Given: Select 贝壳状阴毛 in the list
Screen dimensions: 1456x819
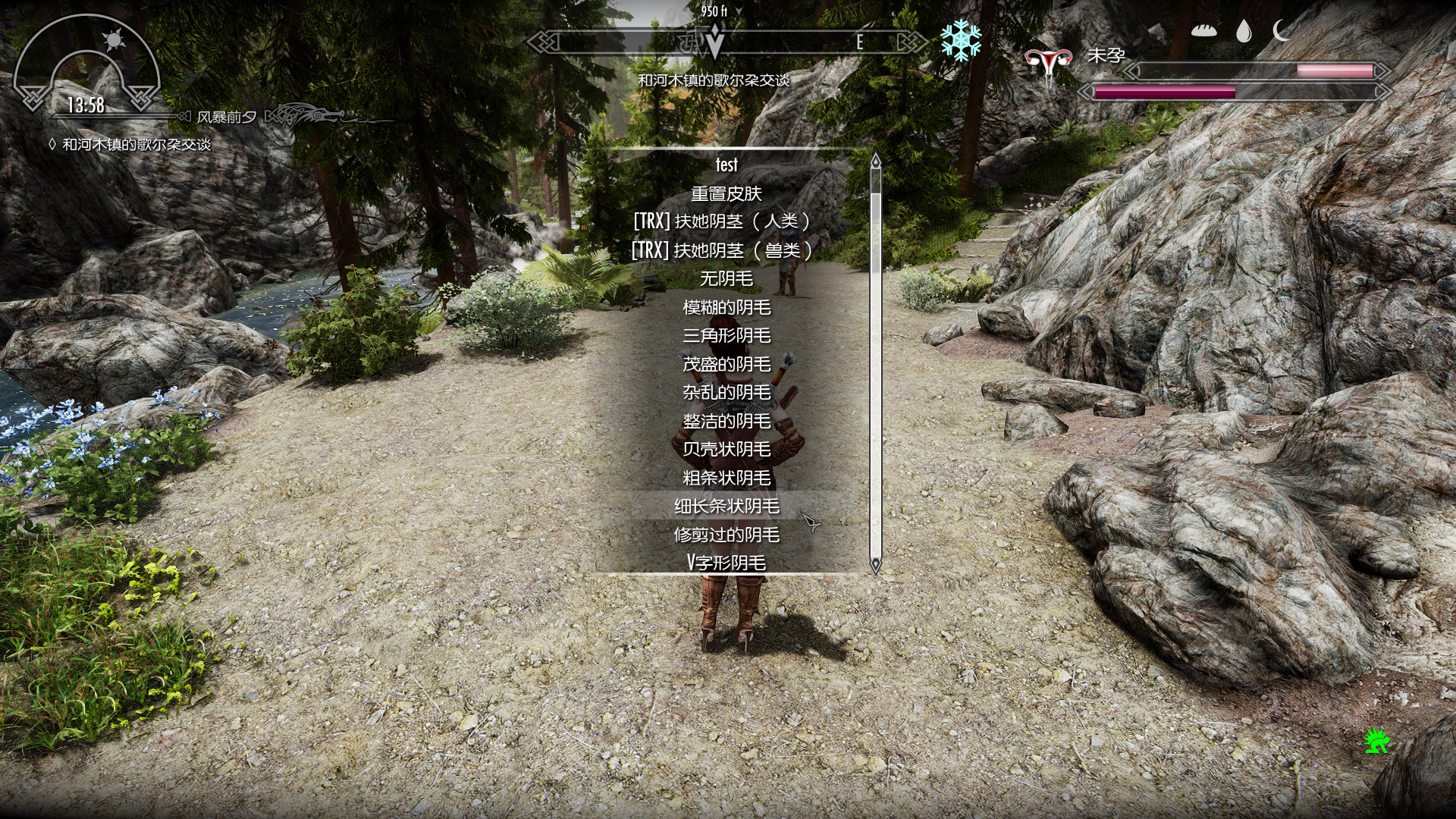Looking at the screenshot, I should (x=726, y=449).
